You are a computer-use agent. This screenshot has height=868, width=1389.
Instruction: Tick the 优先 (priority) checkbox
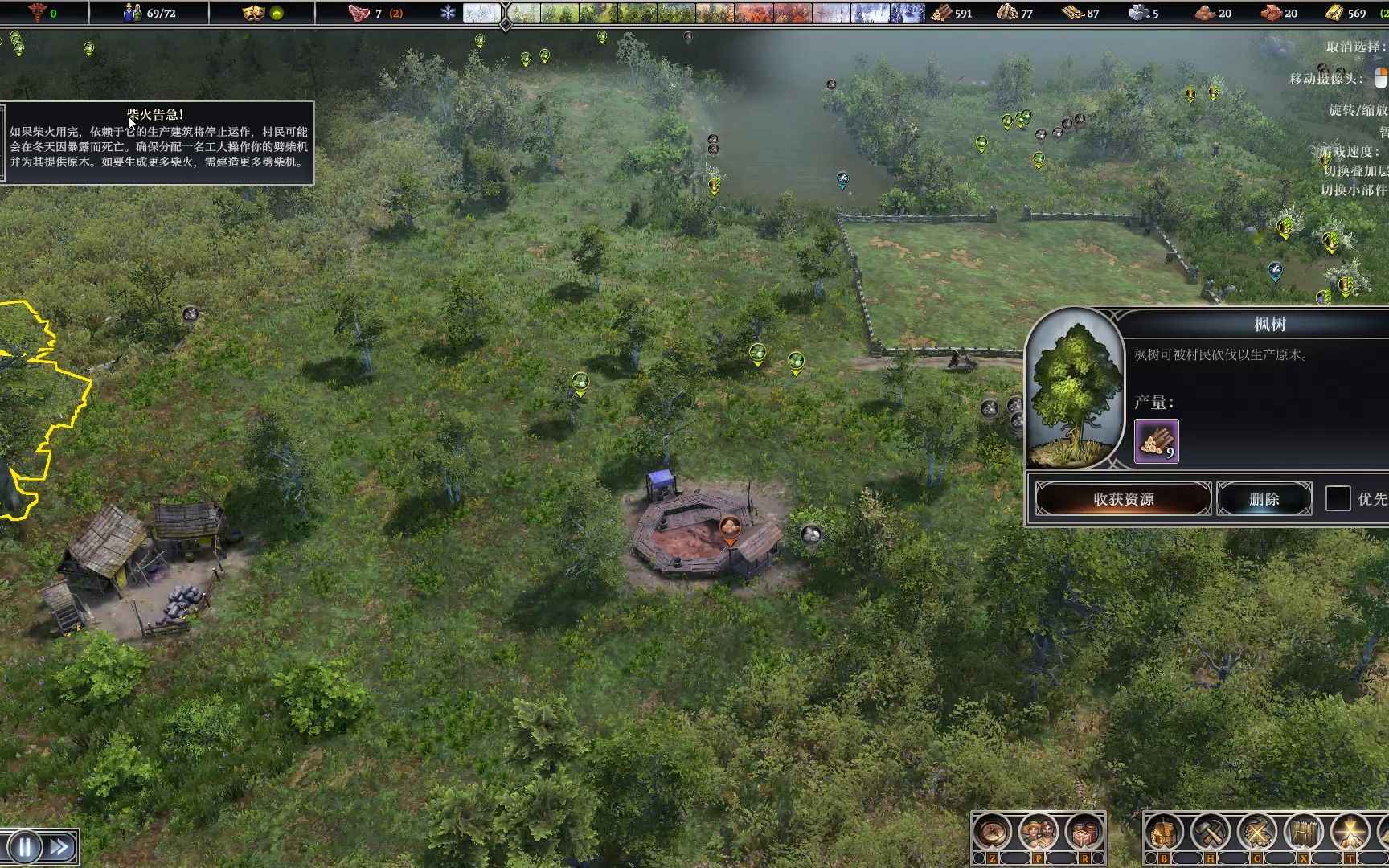(1338, 499)
